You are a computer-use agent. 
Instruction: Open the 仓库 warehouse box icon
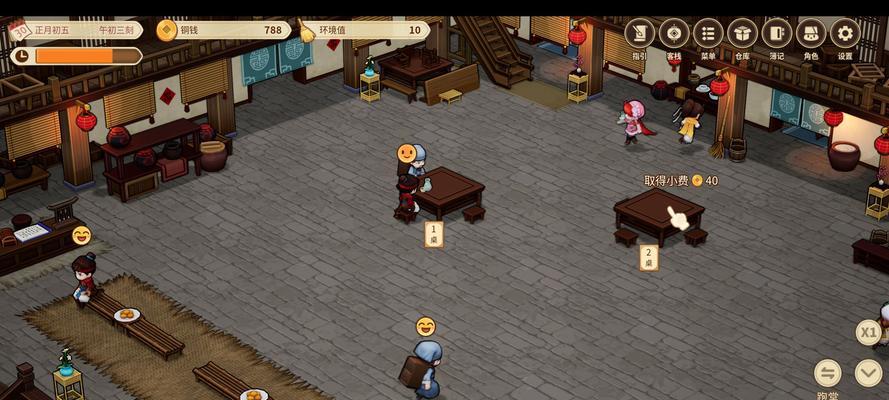coord(742,34)
